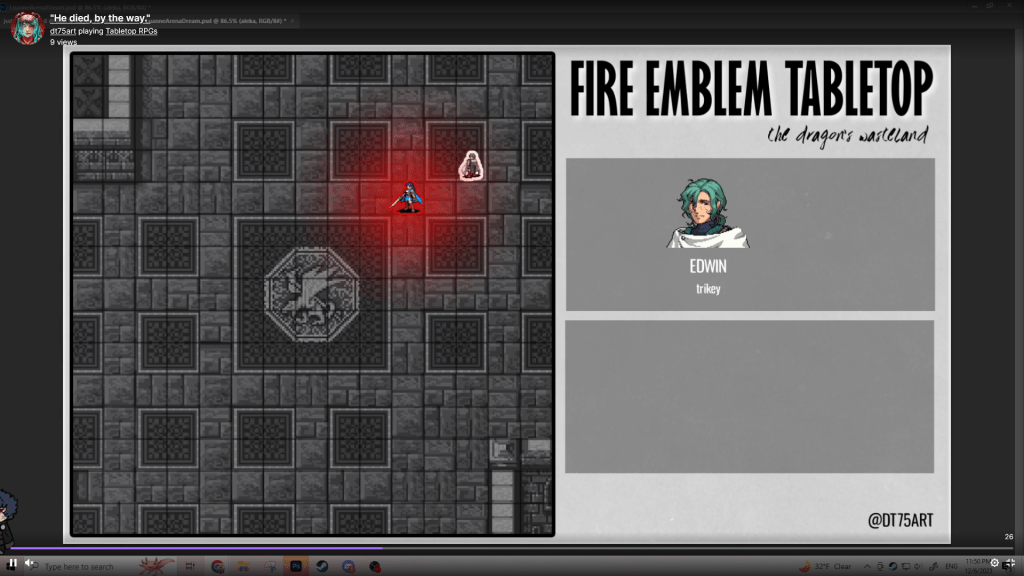Select the white-outlined unit token

tap(472, 165)
